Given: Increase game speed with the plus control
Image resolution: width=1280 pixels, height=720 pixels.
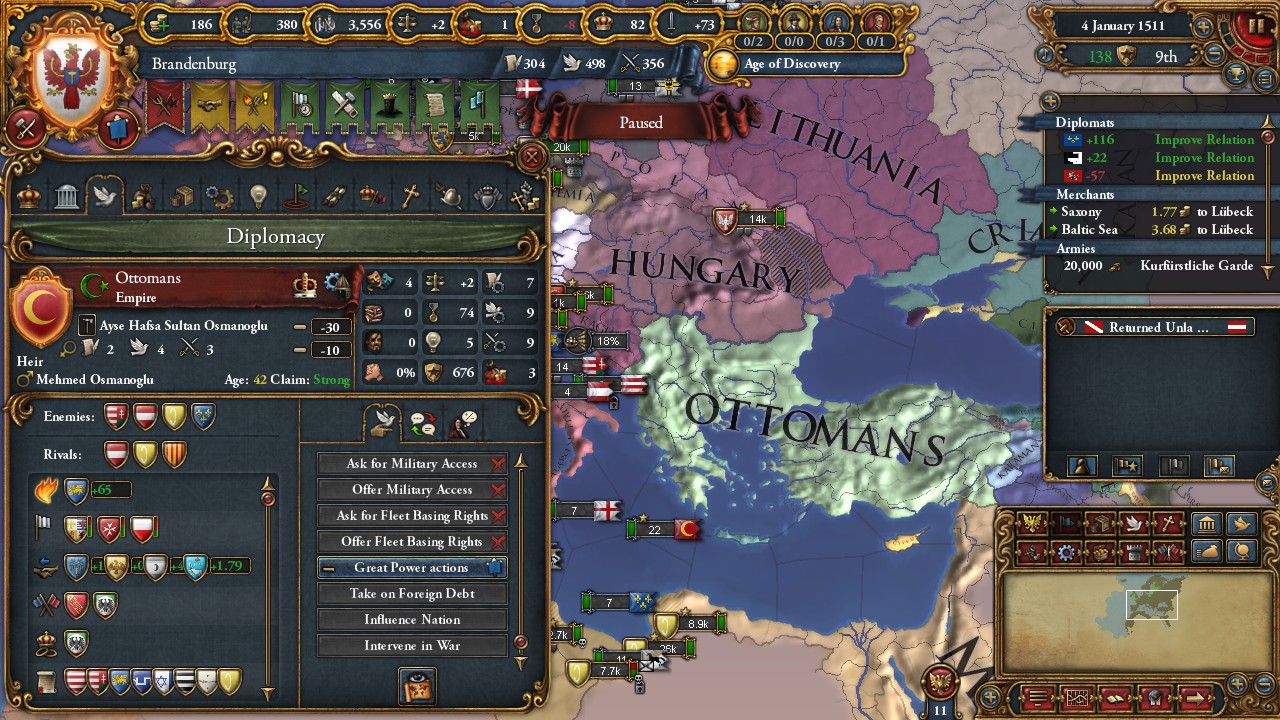Looking at the screenshot, I should pos(1202,27).
